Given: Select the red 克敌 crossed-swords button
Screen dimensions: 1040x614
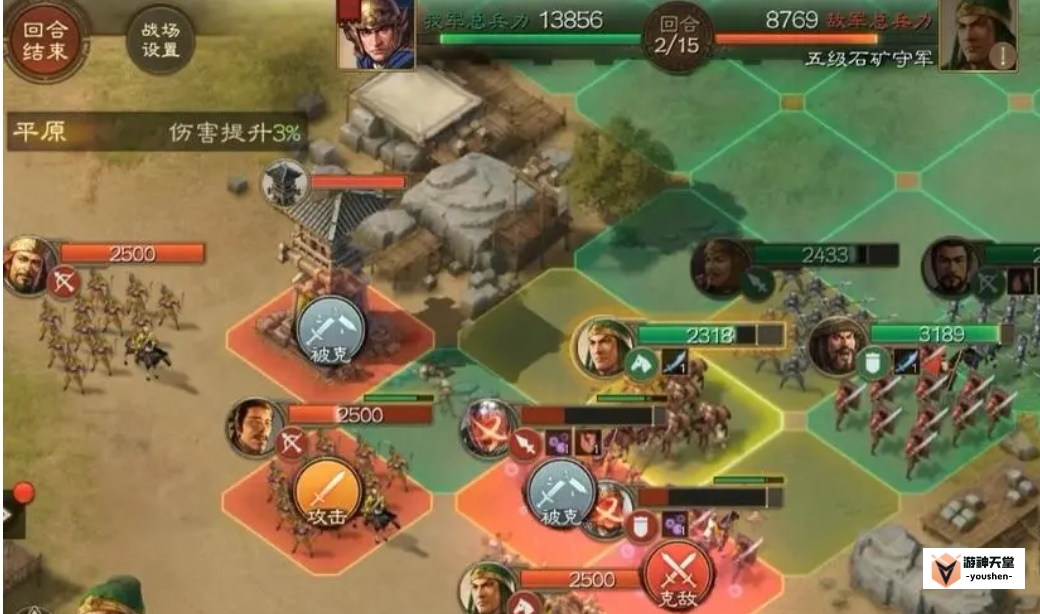Looking at the screenshot, I should 679,578.
